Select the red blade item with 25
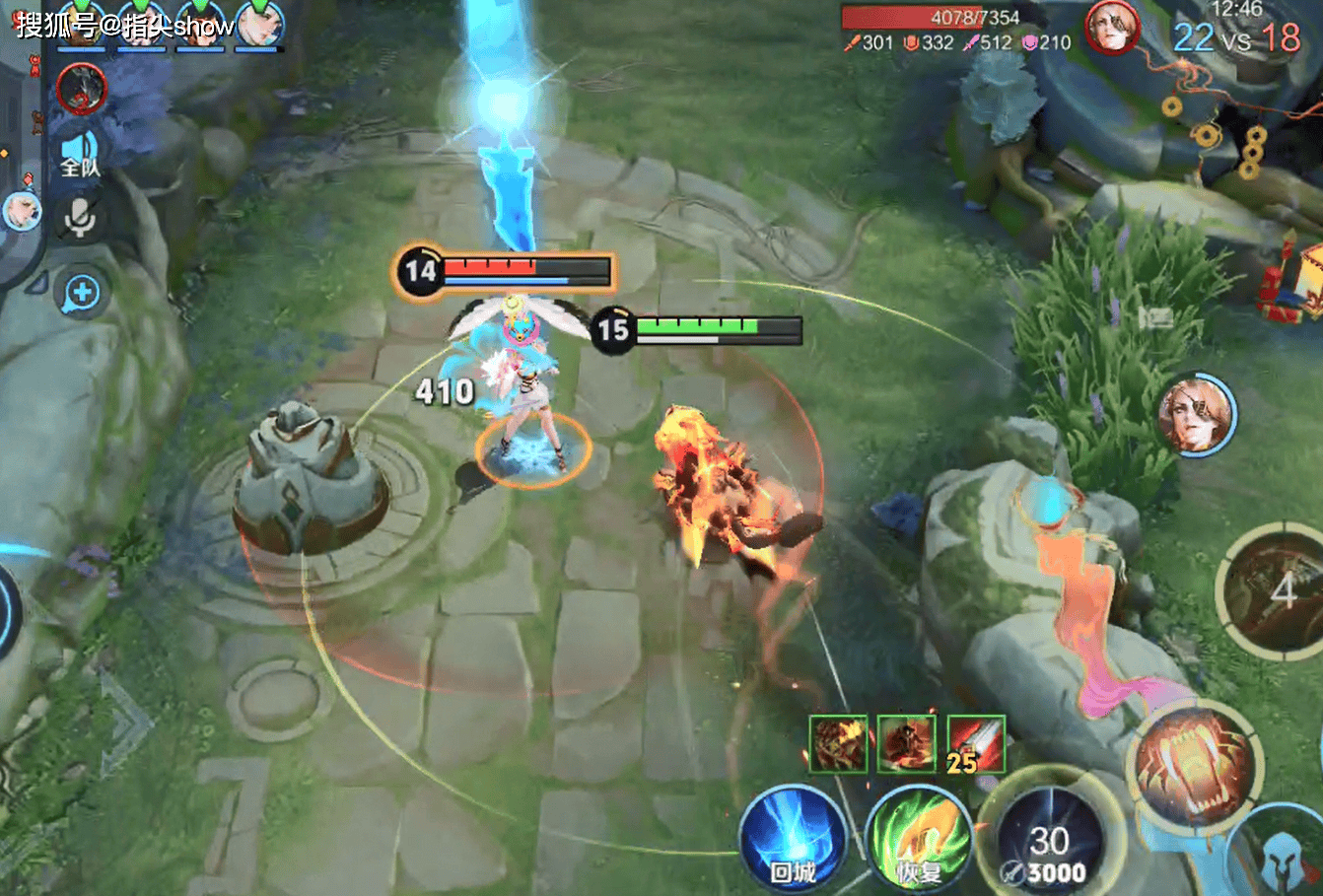This screenshot has height=896, width=1323. [975, 744]
